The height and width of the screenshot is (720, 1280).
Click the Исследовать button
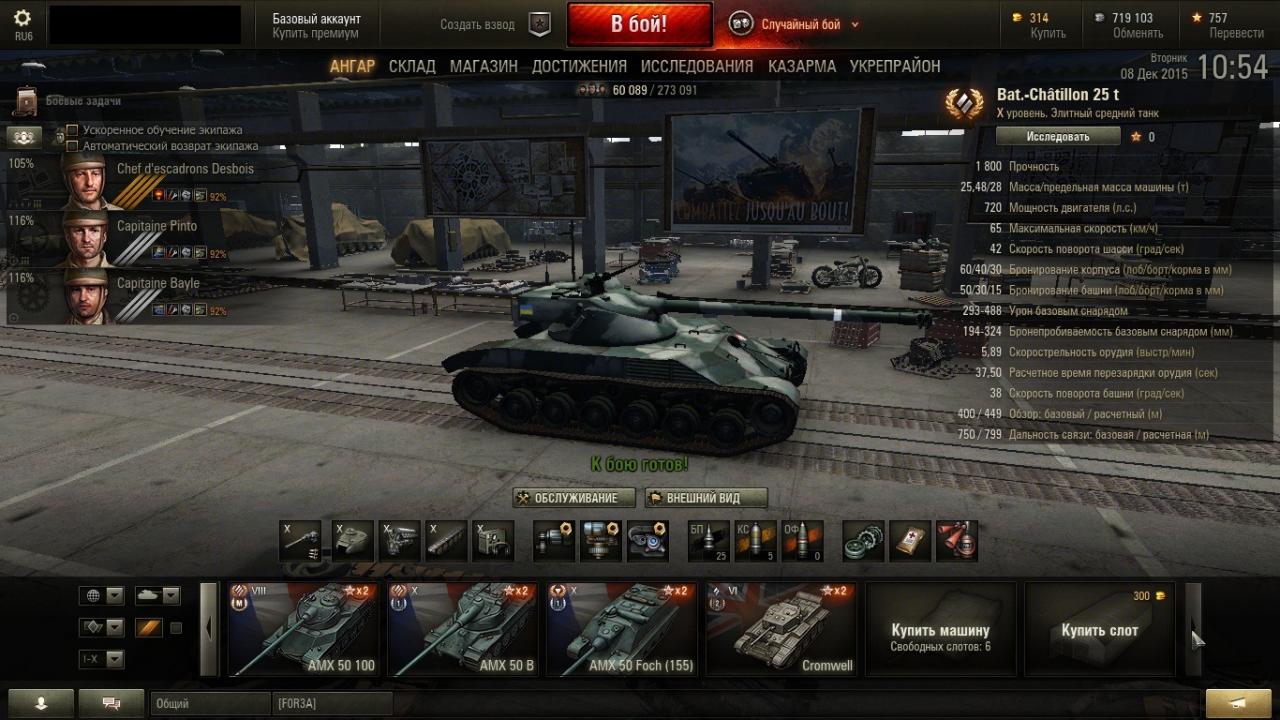[1058, 136]
